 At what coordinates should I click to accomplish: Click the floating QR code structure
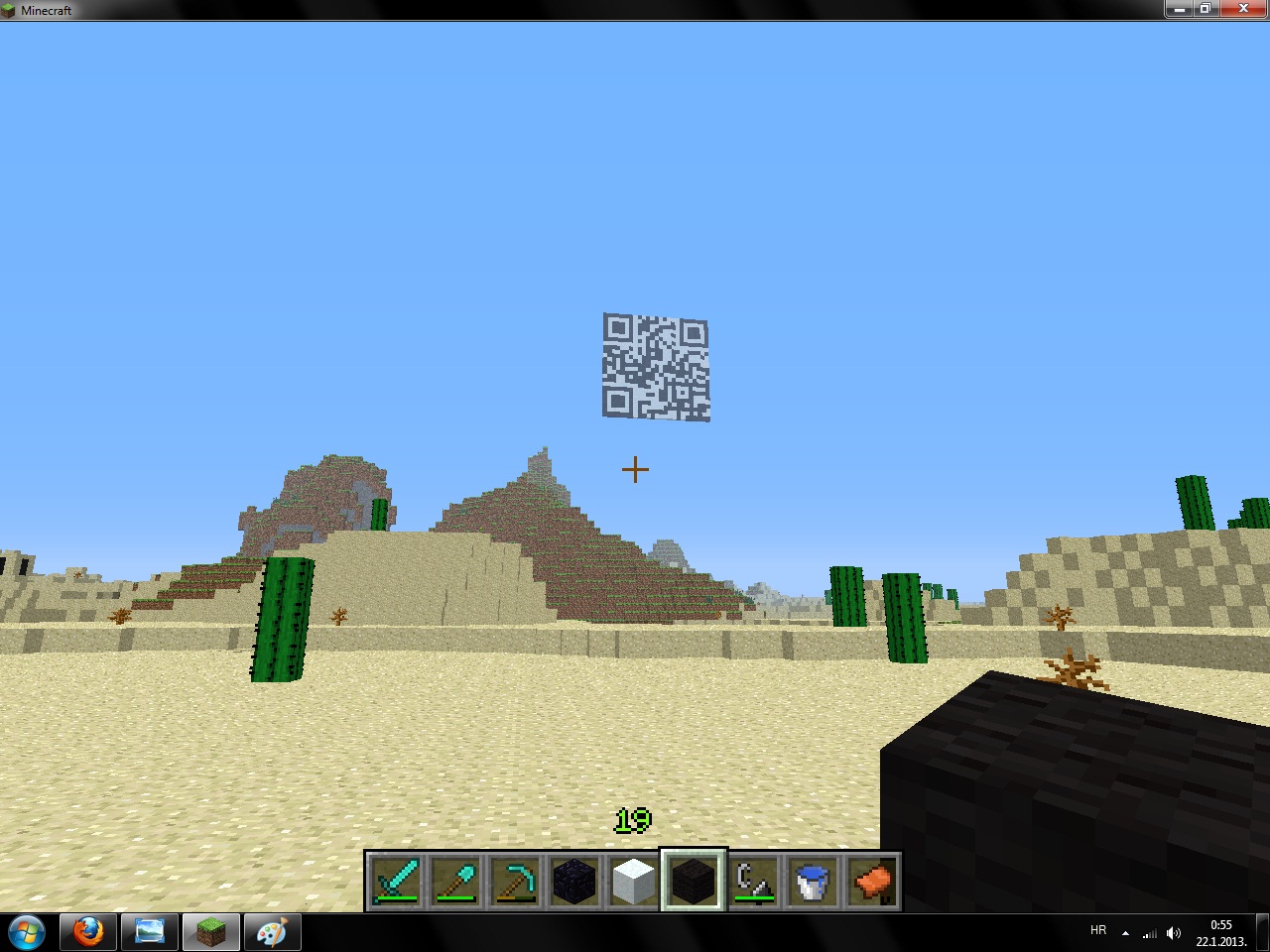[x=656, y=369]
